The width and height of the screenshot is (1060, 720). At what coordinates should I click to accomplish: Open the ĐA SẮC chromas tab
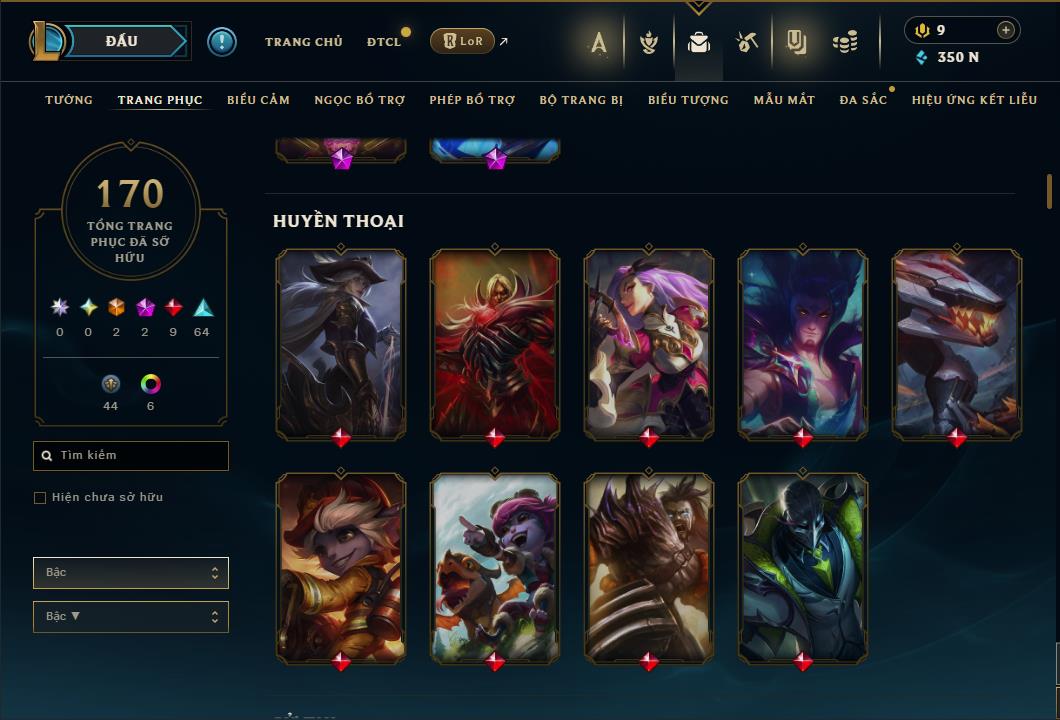click(863, 100)
